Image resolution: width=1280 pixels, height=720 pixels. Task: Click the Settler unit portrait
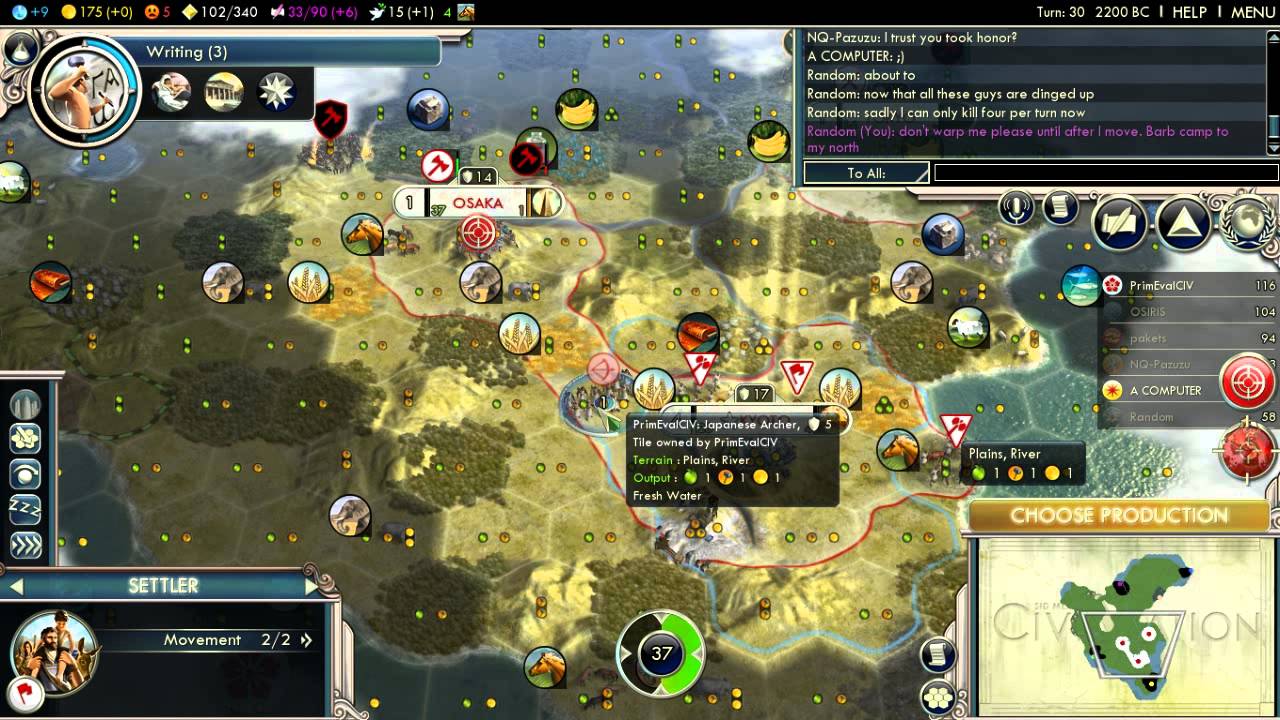(x=54, y=651)
